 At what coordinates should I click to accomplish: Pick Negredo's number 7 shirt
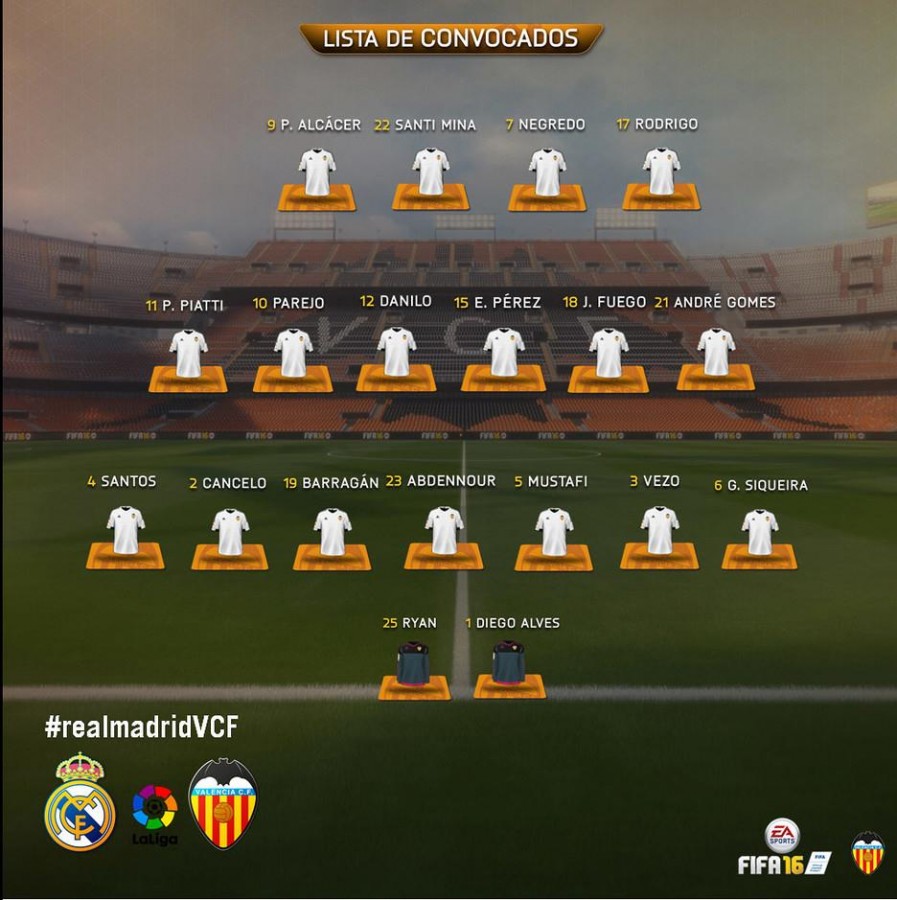point(547,172)
